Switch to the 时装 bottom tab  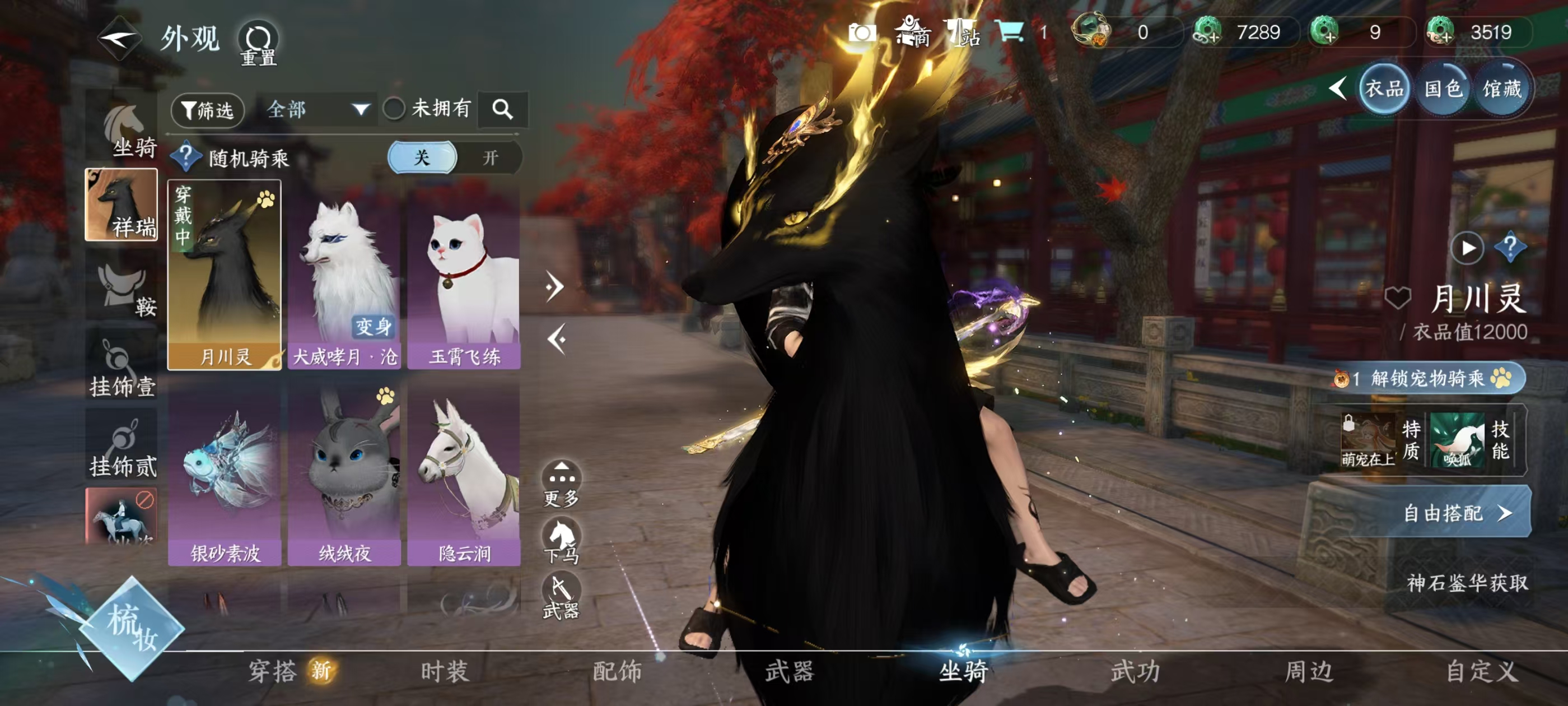[444, 671]
